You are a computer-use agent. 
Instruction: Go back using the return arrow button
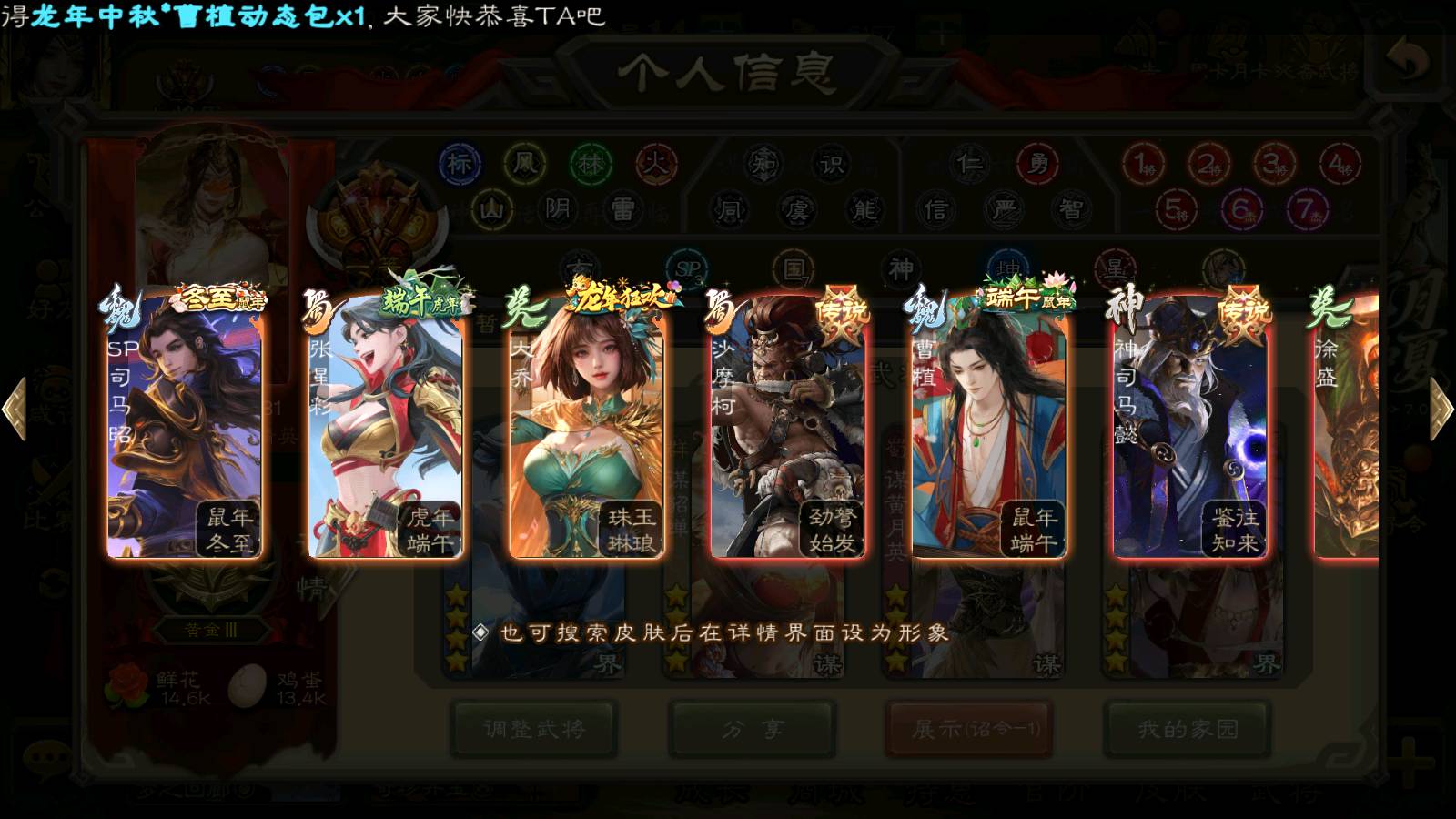click(1408, 62)
